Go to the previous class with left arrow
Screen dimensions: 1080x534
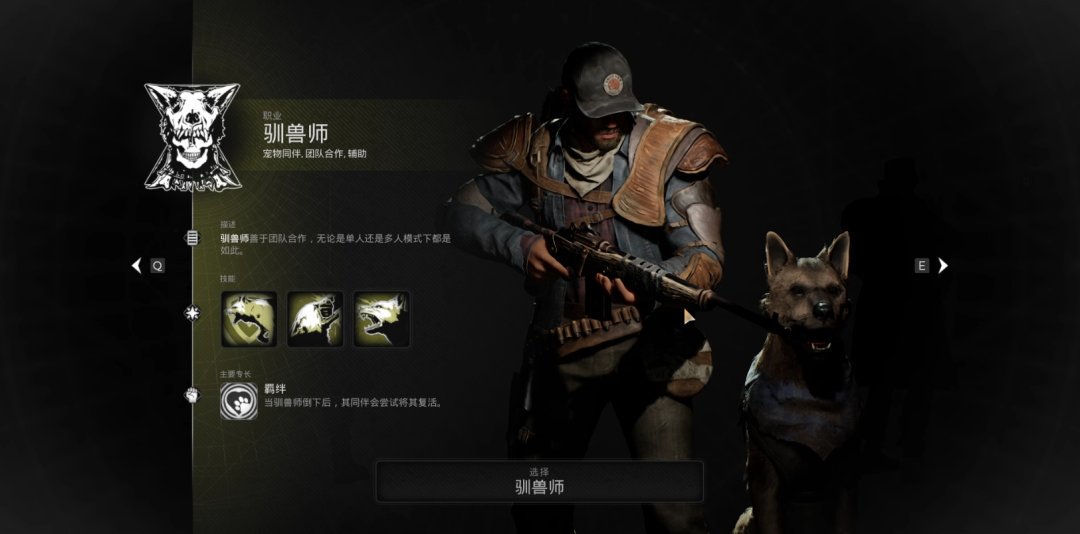click(x=137, y=266)
